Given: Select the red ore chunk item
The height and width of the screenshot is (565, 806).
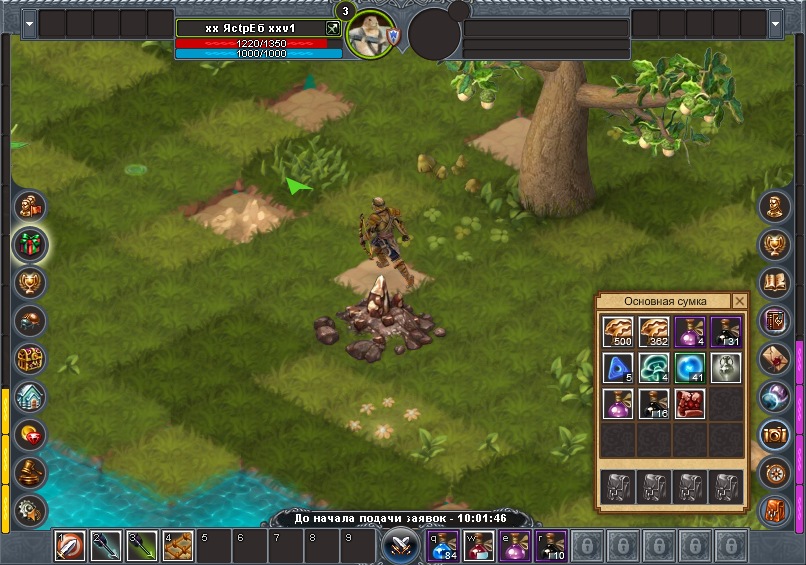Looking at the screenshot, I should (x=690, y=404).
